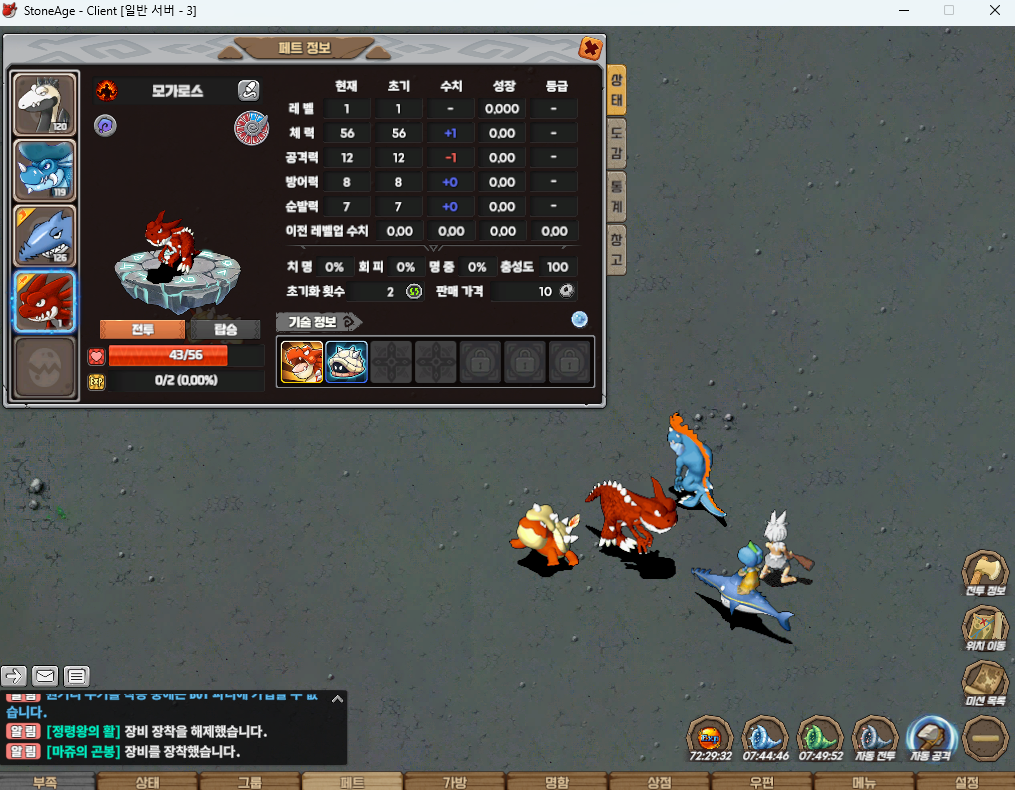This screenshot has width=1015, height=790.
Task: Open the 창고 storage side tab
Action: coord(617,249)
